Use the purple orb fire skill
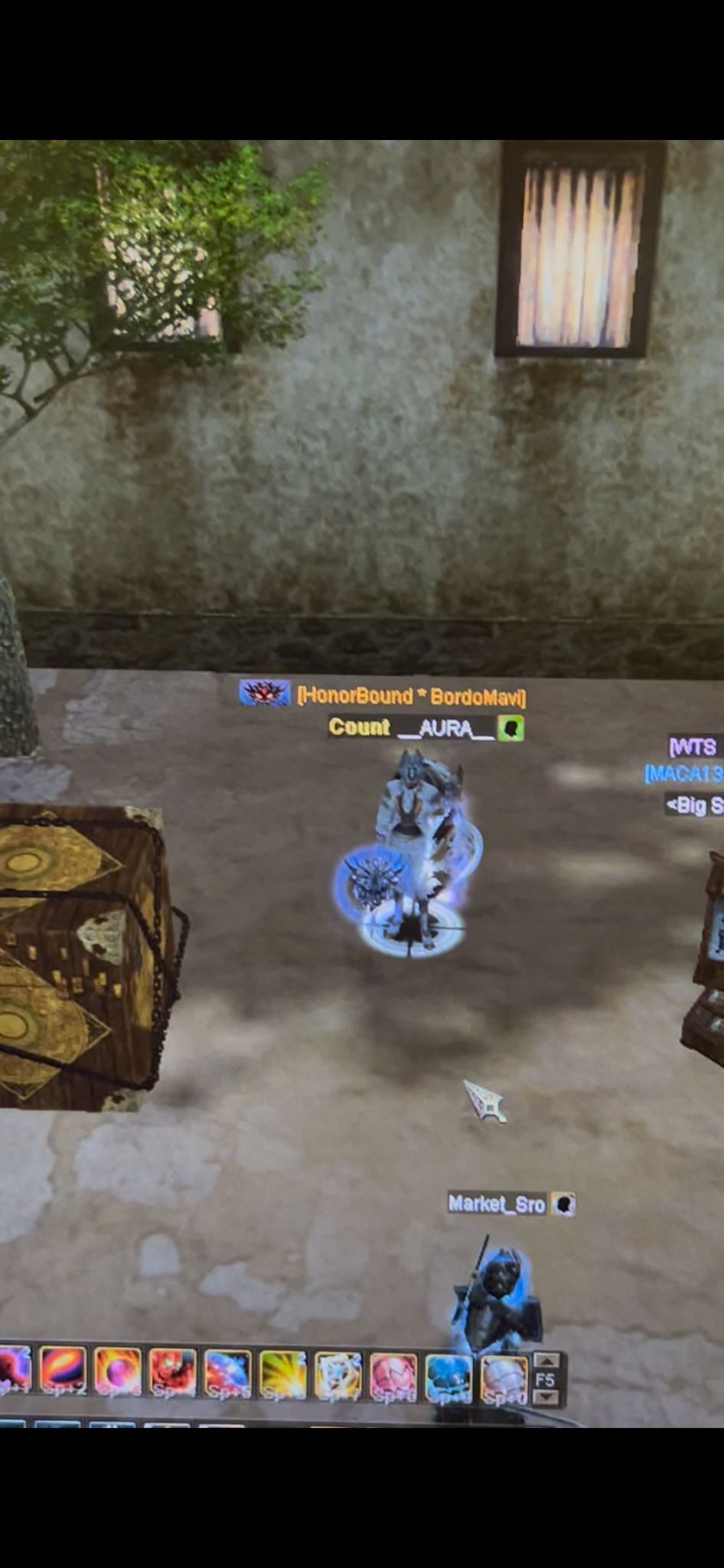724x1568 pixels. tap(118, 1374)
